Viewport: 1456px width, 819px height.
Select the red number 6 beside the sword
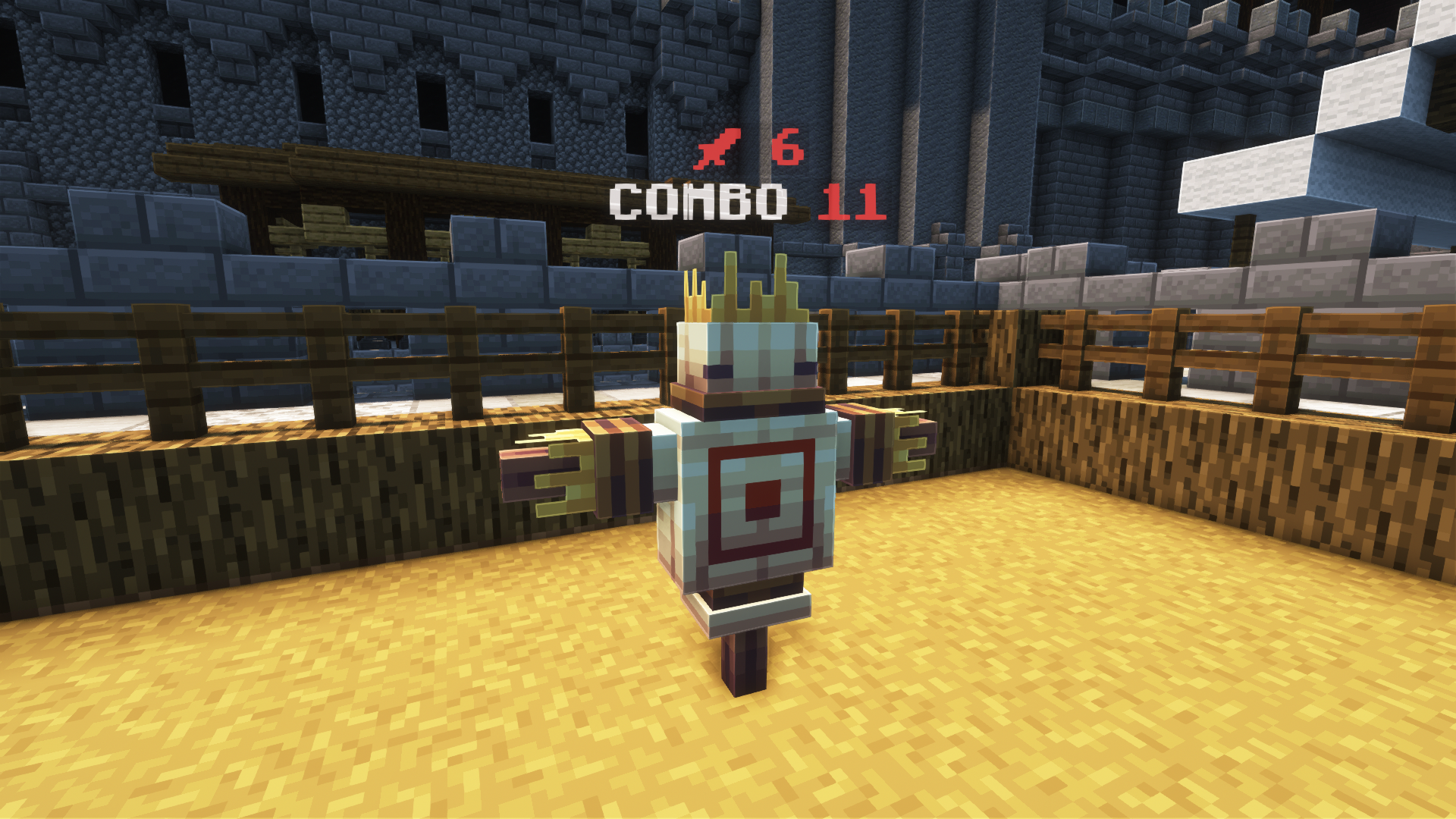(787, 146)
